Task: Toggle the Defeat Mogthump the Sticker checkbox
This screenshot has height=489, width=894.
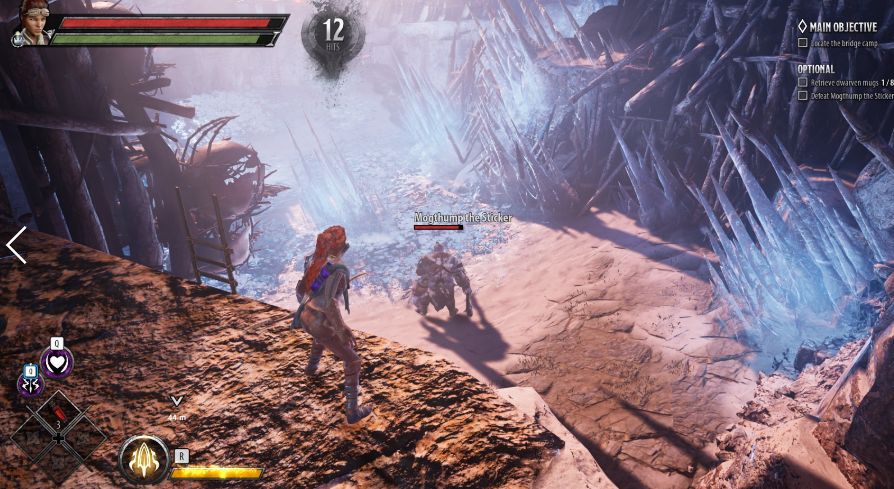Action: coord(803,96)
